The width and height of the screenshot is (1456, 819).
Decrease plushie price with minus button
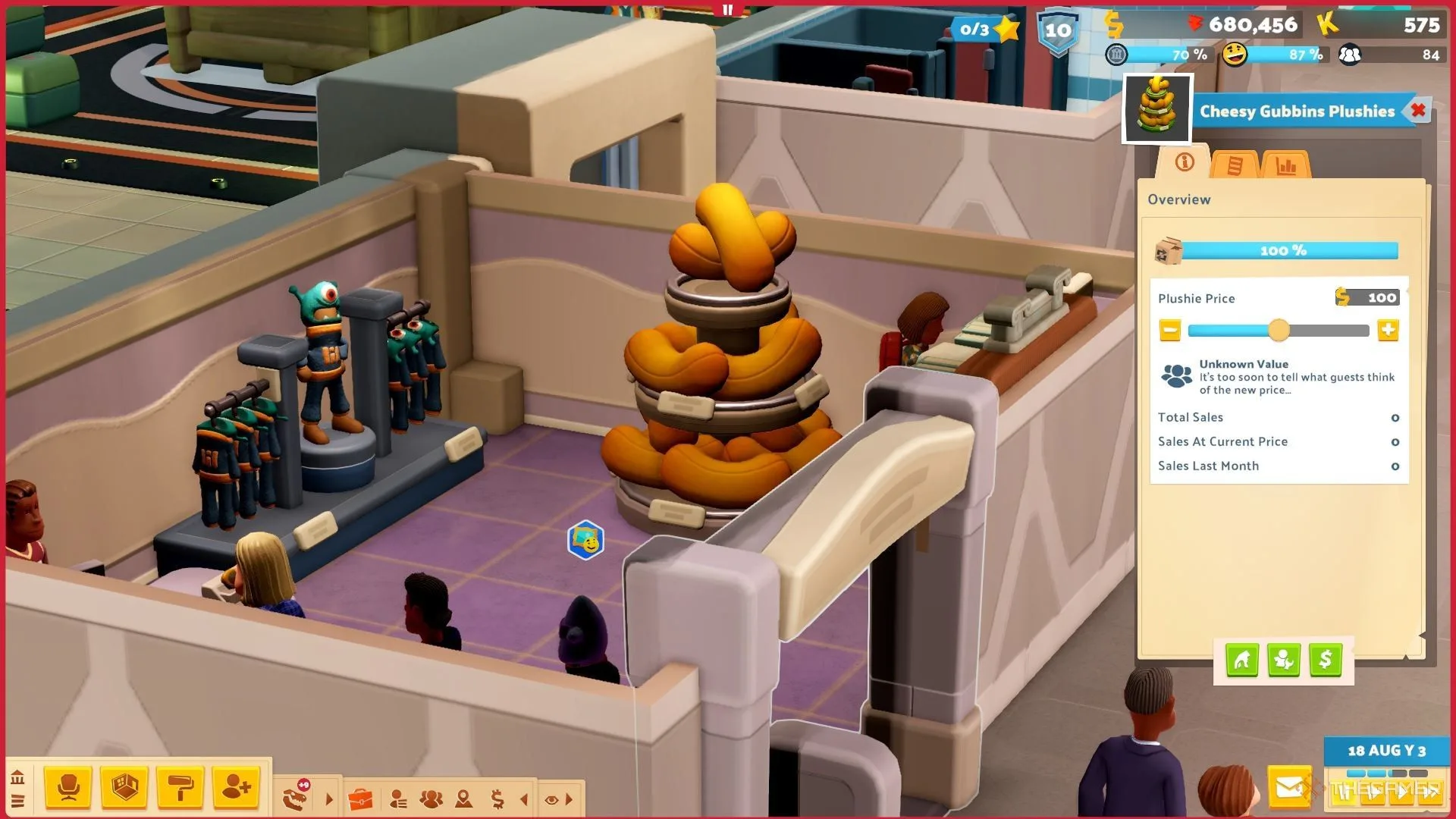(1170, 331)
